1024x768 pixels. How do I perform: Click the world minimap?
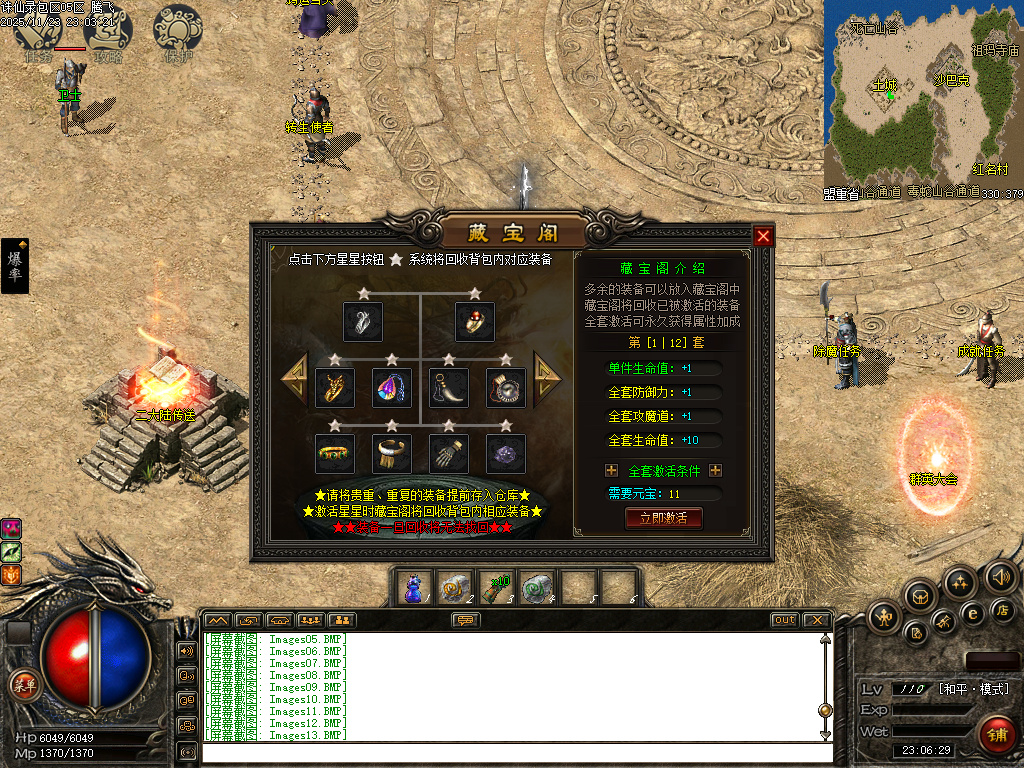pyautogui.click(x=922, y=98)
